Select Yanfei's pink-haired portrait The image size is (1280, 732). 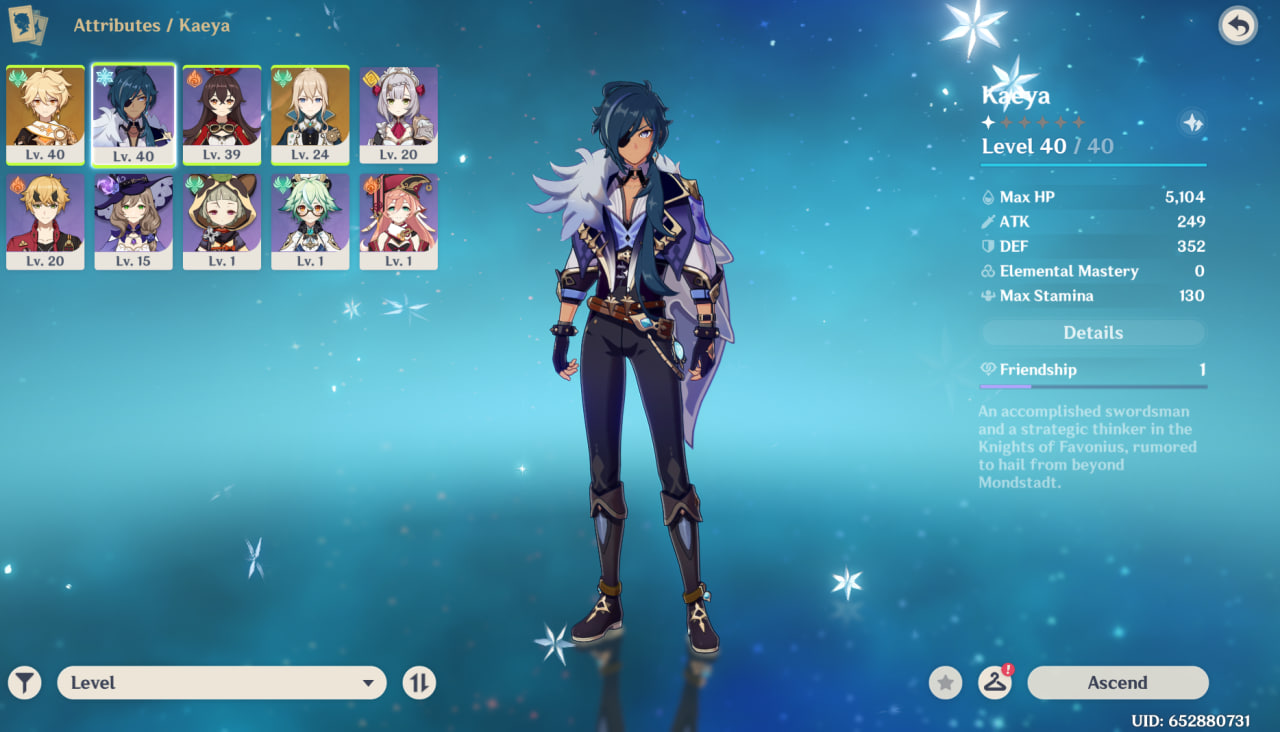pos(398,221)
